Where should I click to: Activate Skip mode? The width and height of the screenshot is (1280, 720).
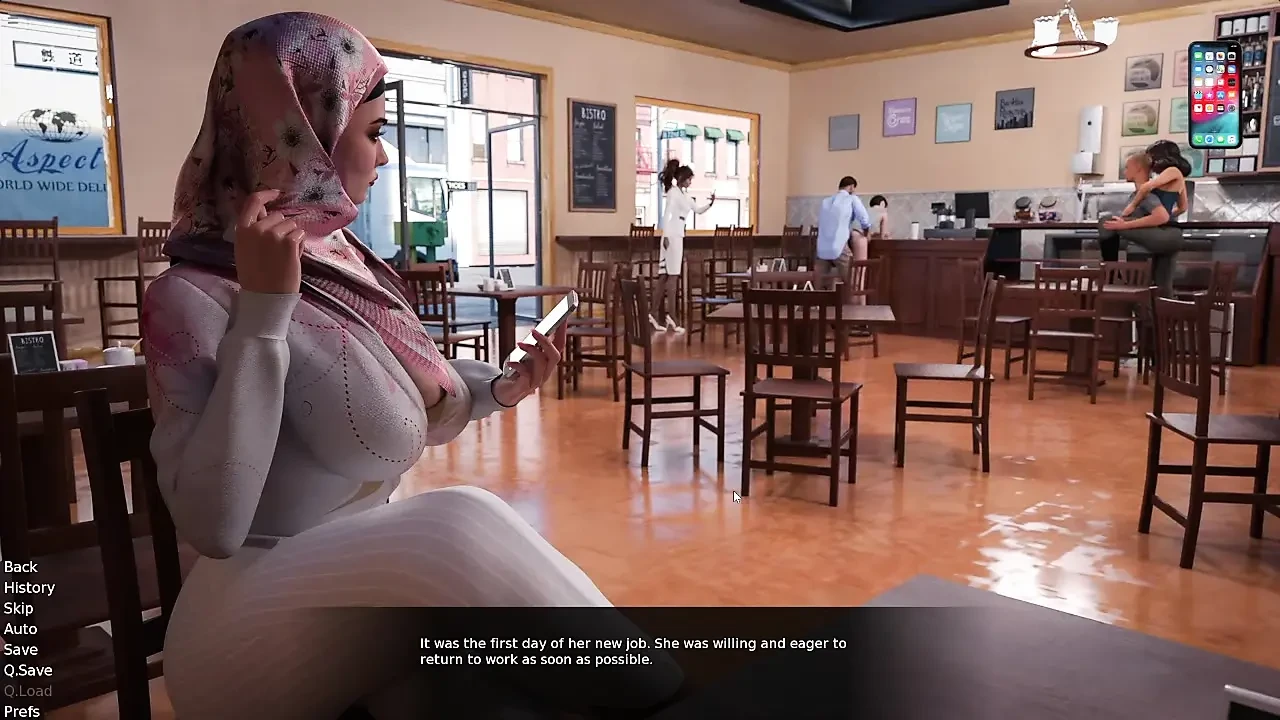(18, 608)
